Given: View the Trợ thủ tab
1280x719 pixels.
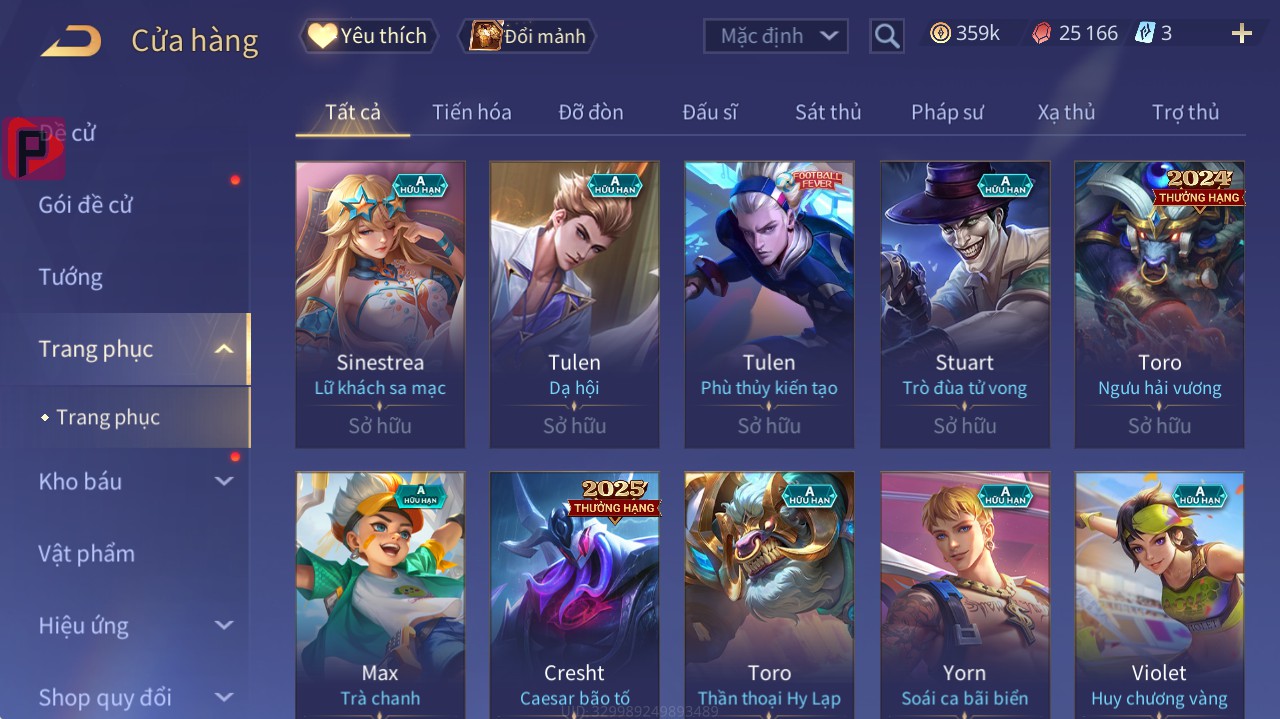Looking at the screenshot, I should pyautogui.click(x=1185, y=112).
